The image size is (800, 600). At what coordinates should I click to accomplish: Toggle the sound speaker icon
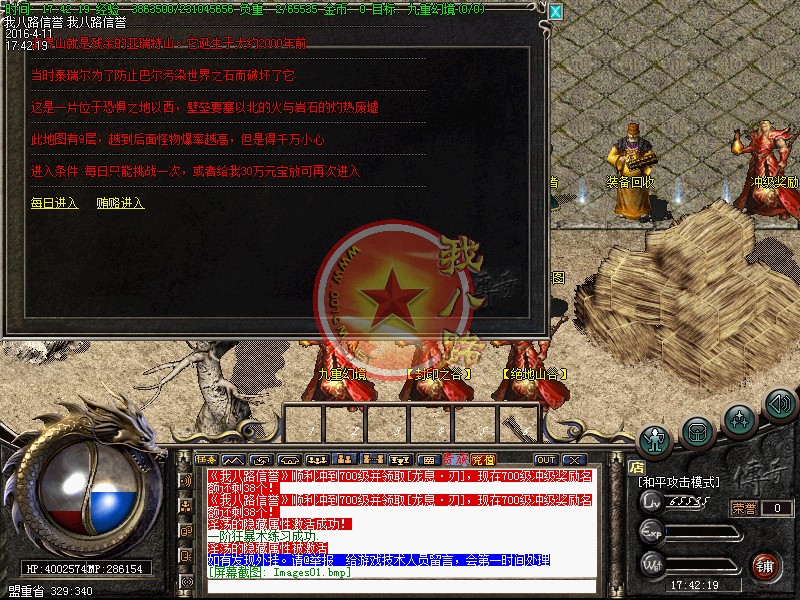779,404
